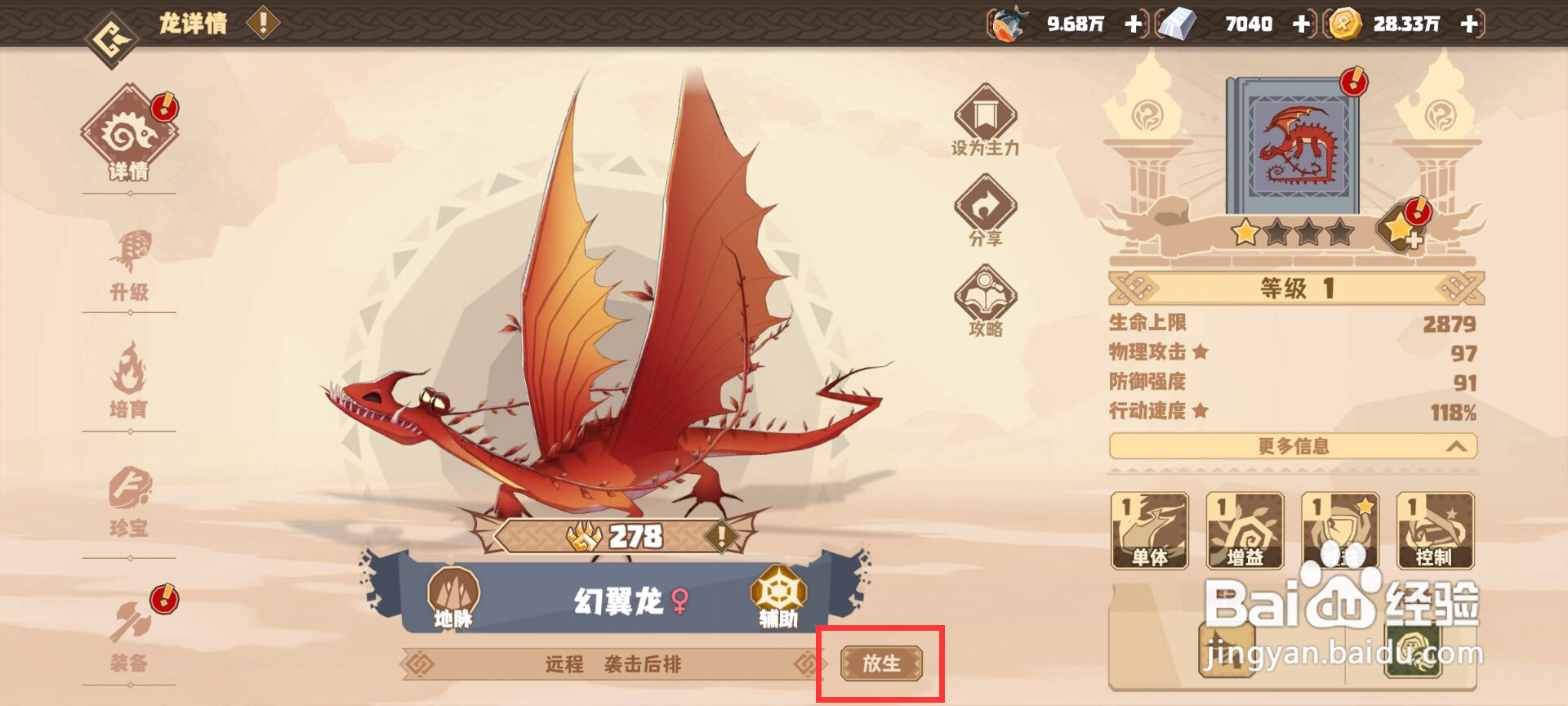Click the star upgrade plus badge

[x=1401, y=233]
